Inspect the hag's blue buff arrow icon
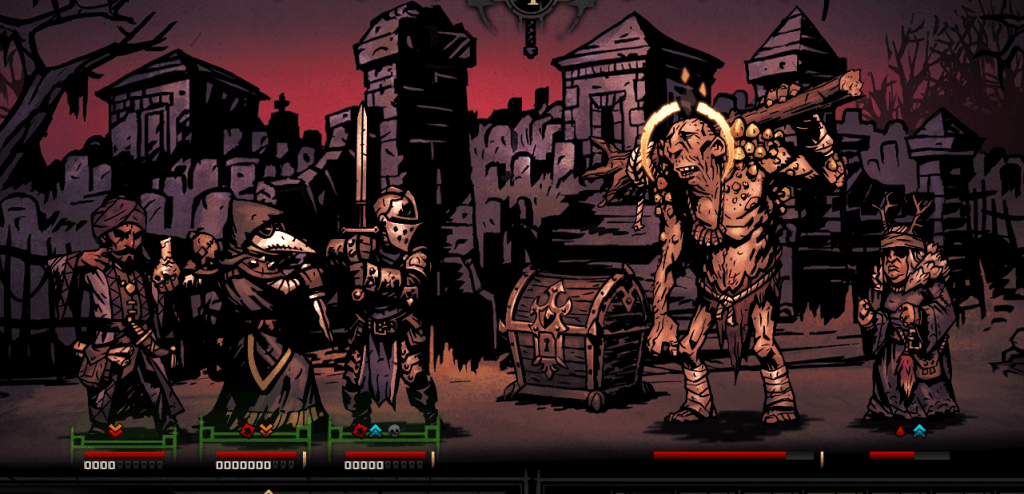The width and height of the screenshot is (1024, 494). click(x=919, y=430)
